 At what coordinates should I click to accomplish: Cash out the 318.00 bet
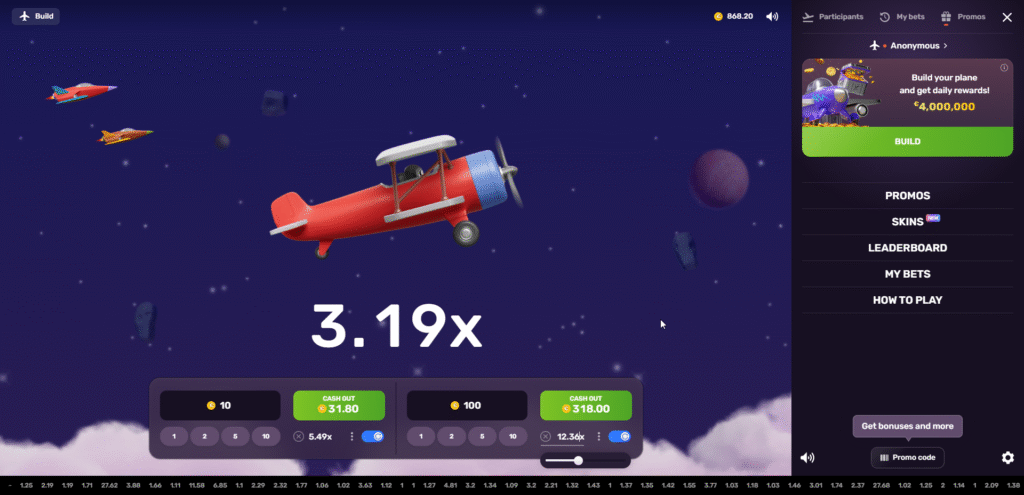click(586, 404)
